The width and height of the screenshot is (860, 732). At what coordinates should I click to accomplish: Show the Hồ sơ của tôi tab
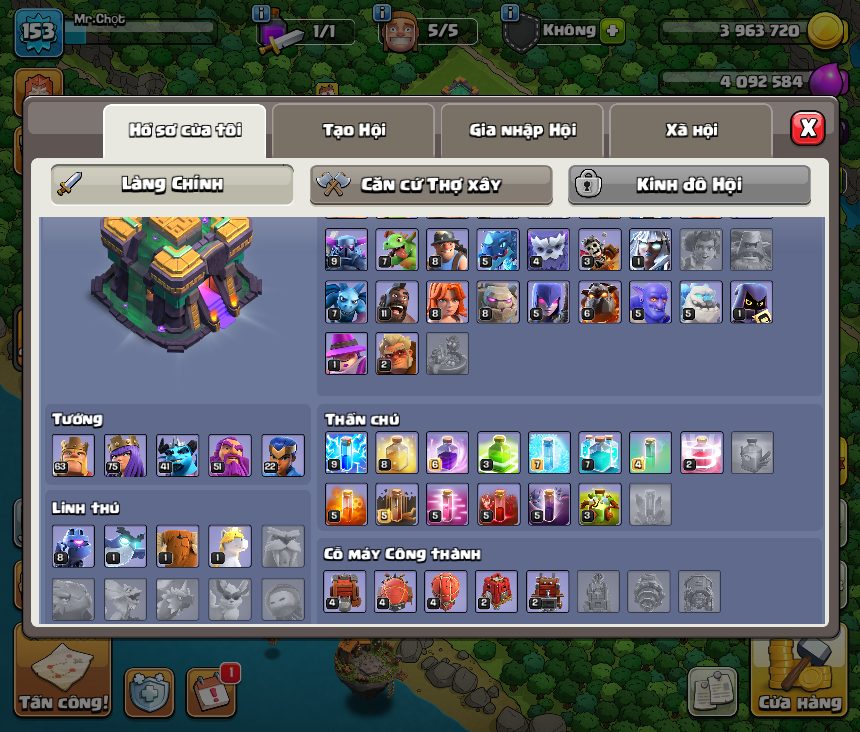[185, 130]
